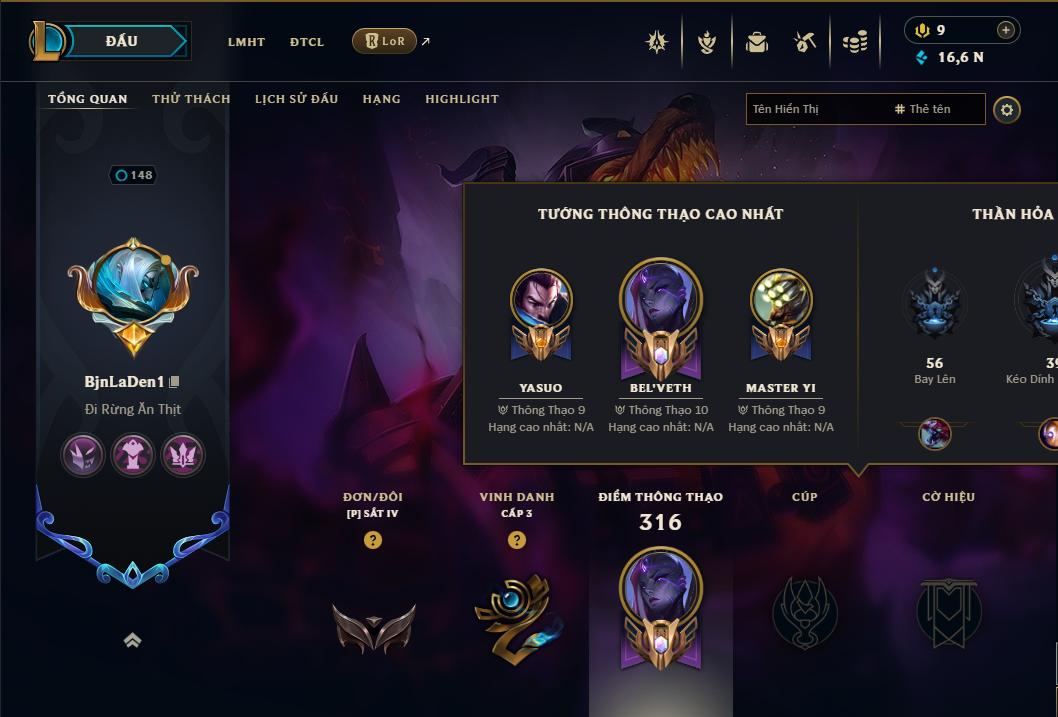Open the hextech crafting hammer icon

pyautogui.click(x=805, y=42)
